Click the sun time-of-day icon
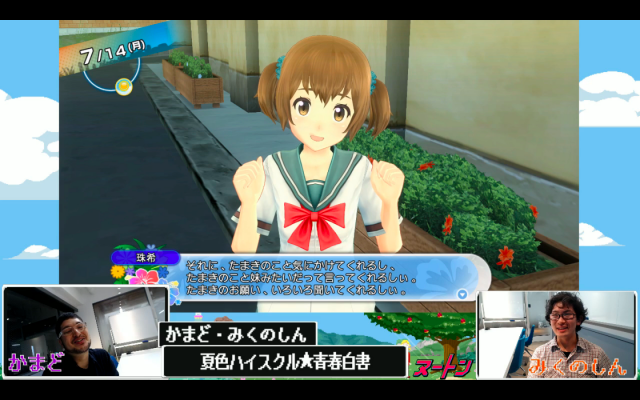The height and width of the screenshot is (400, 640). (x=122, y=87)
